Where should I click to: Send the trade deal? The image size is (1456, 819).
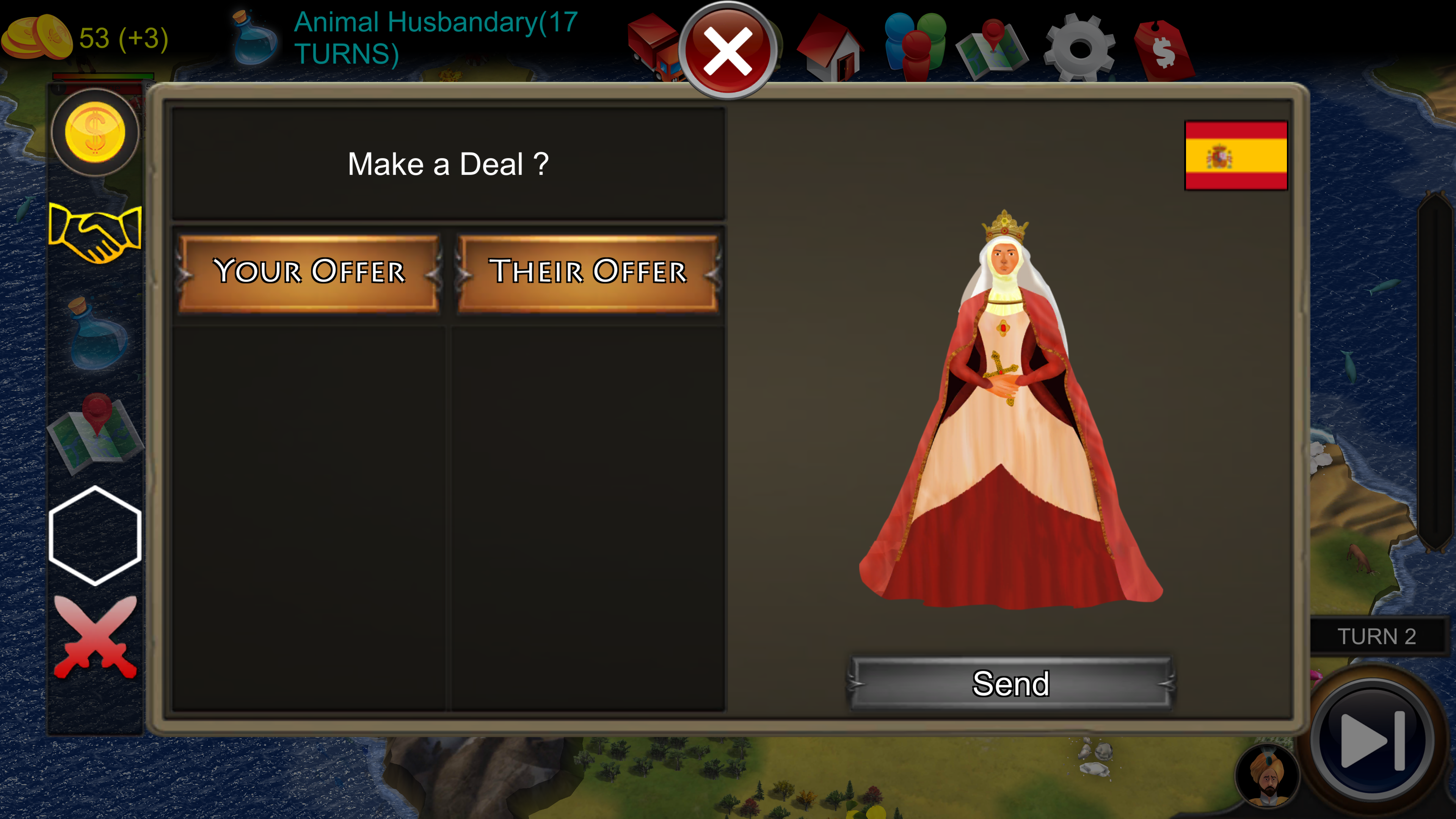1011,684
